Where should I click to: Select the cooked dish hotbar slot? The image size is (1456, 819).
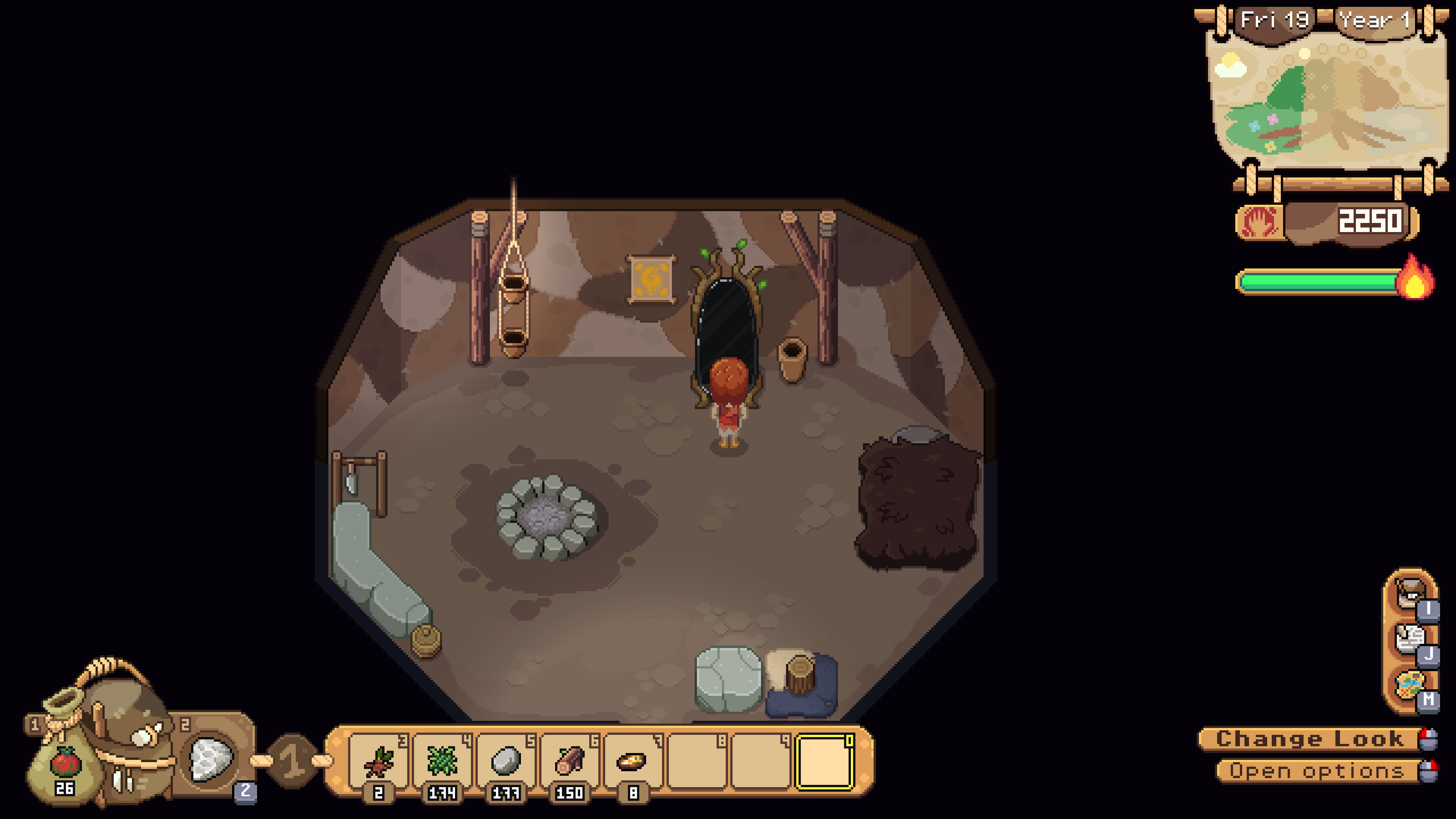click(x=632, y=761)
